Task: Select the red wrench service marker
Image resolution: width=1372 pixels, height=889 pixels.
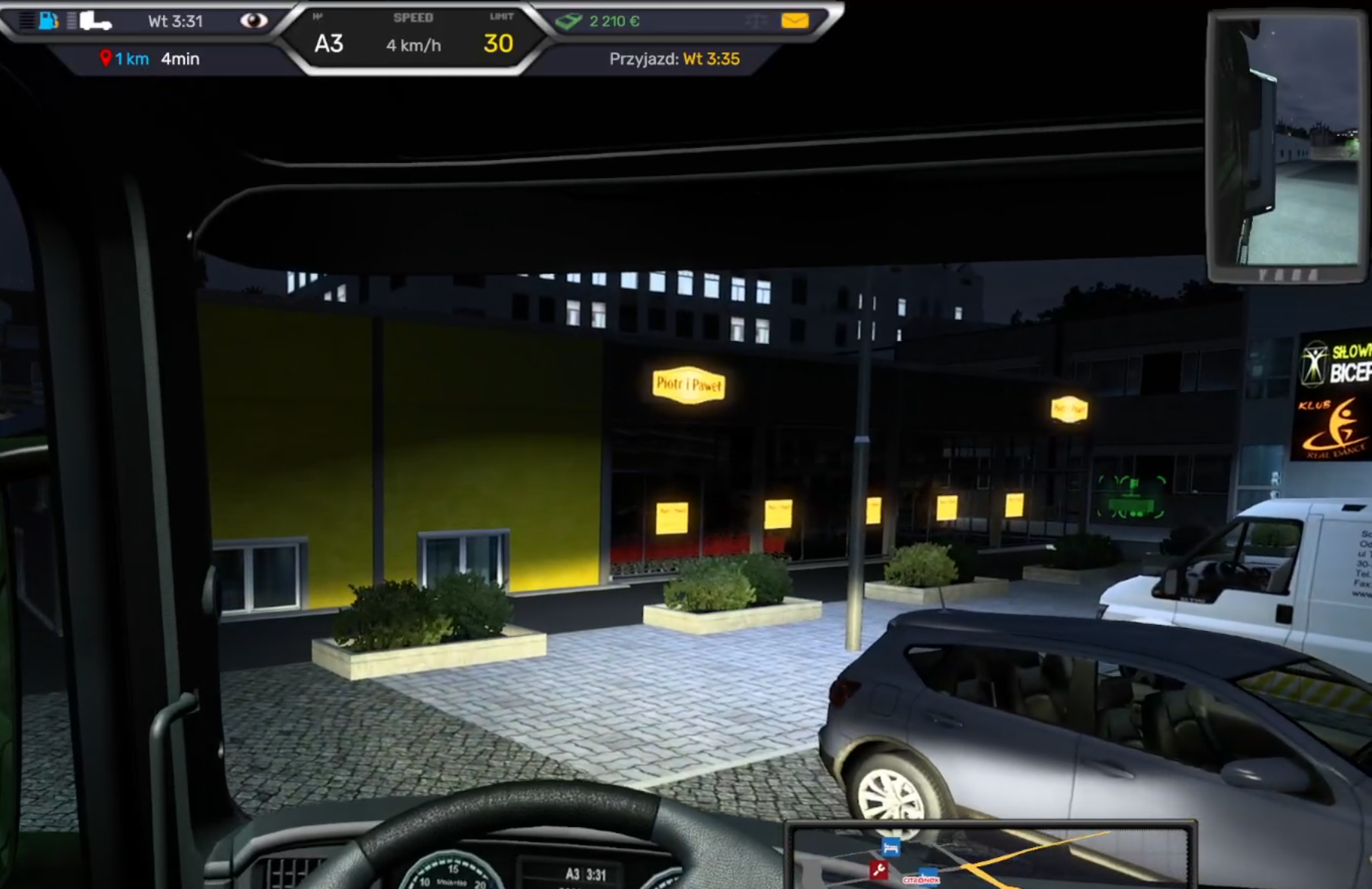Action: point(878,870)
